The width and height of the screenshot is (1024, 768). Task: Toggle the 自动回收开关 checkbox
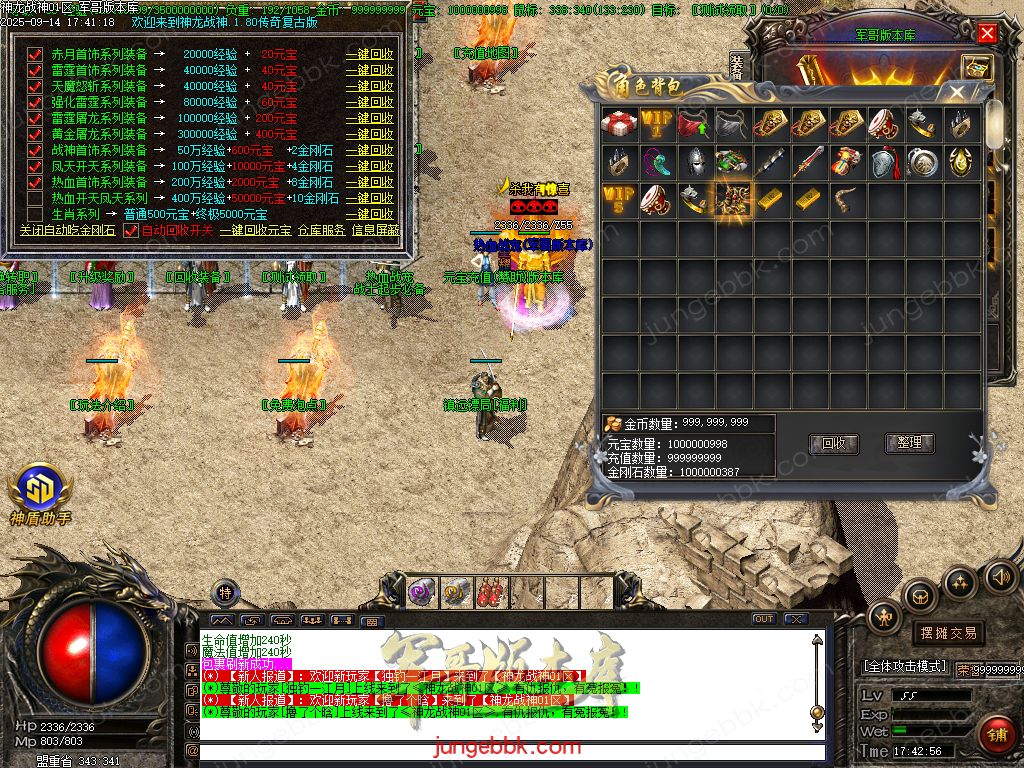tap(130, 231)
